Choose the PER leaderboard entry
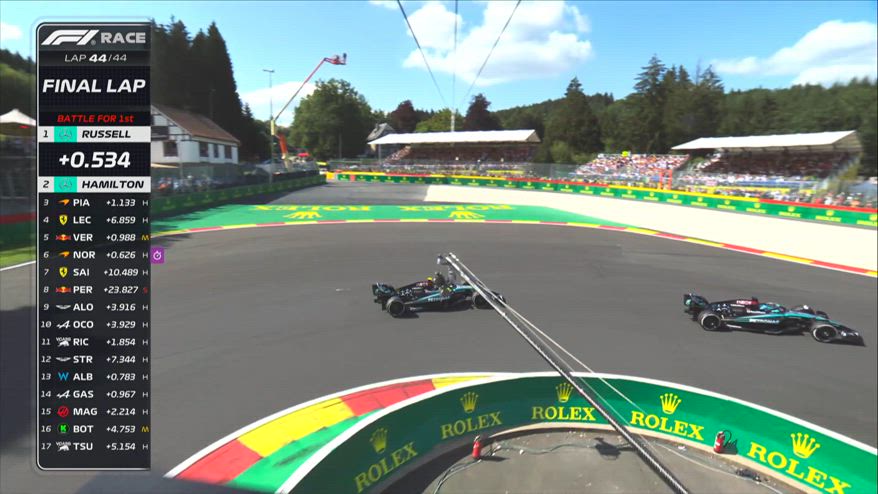 (x=94, y=289)
